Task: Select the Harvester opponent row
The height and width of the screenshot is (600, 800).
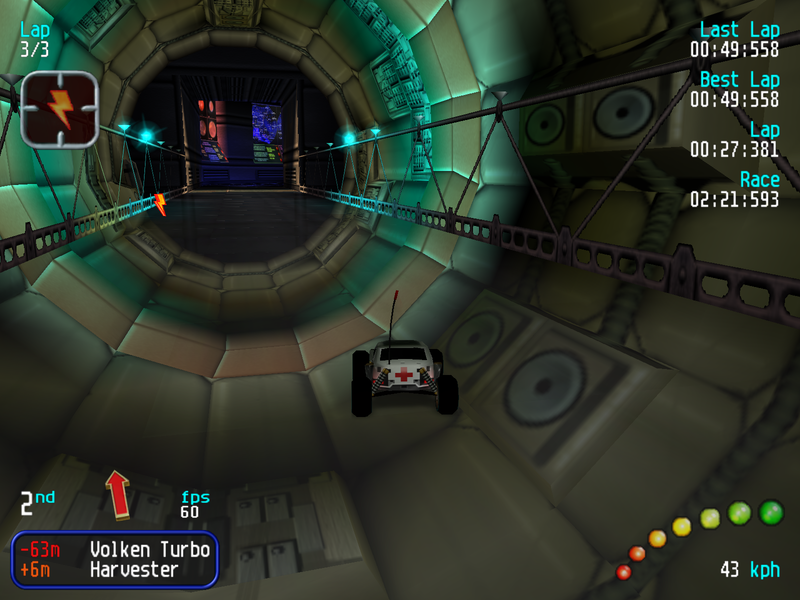Action: (x=115, y=570)
